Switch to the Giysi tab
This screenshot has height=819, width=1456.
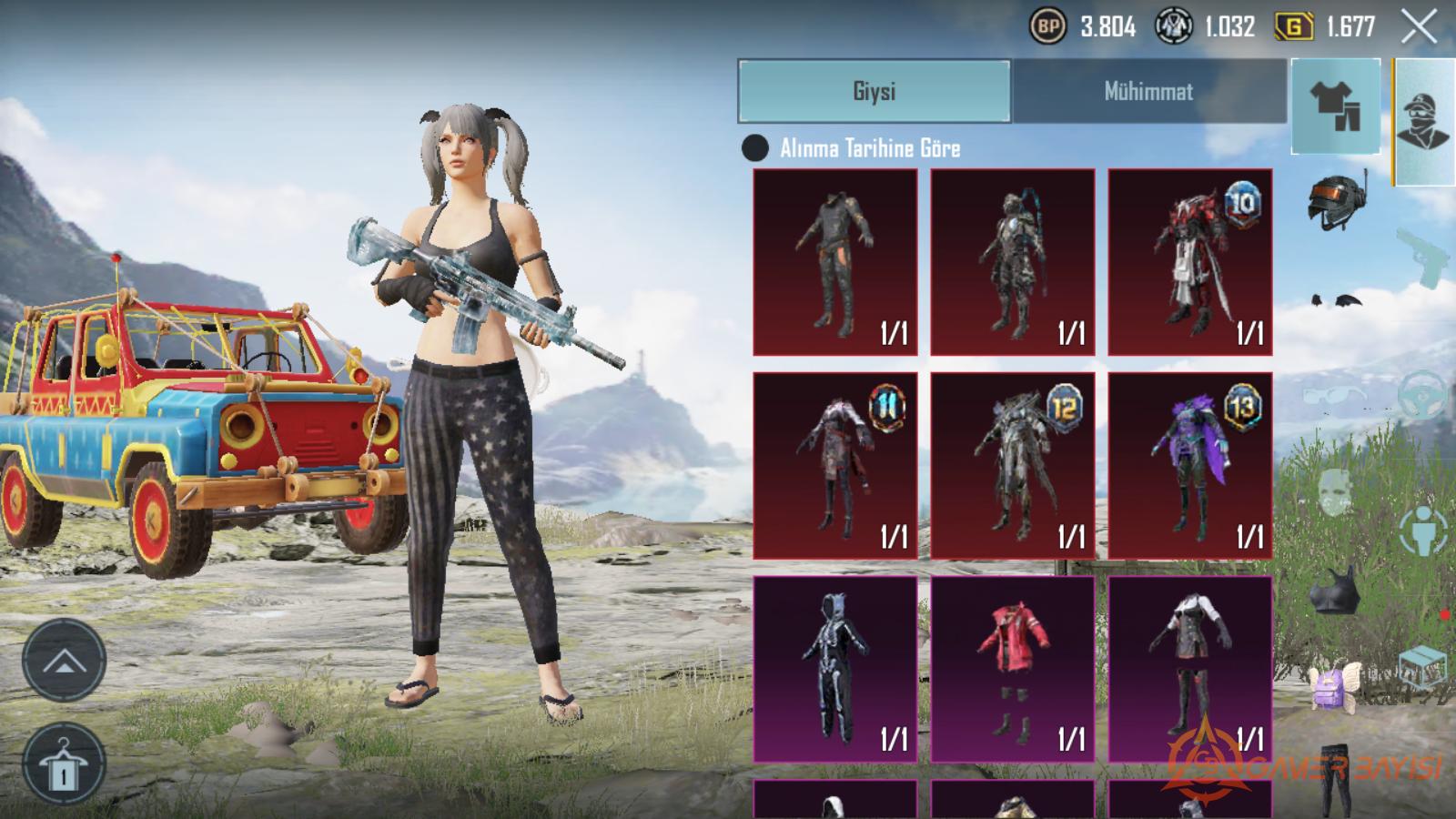[x=874, y=91]
